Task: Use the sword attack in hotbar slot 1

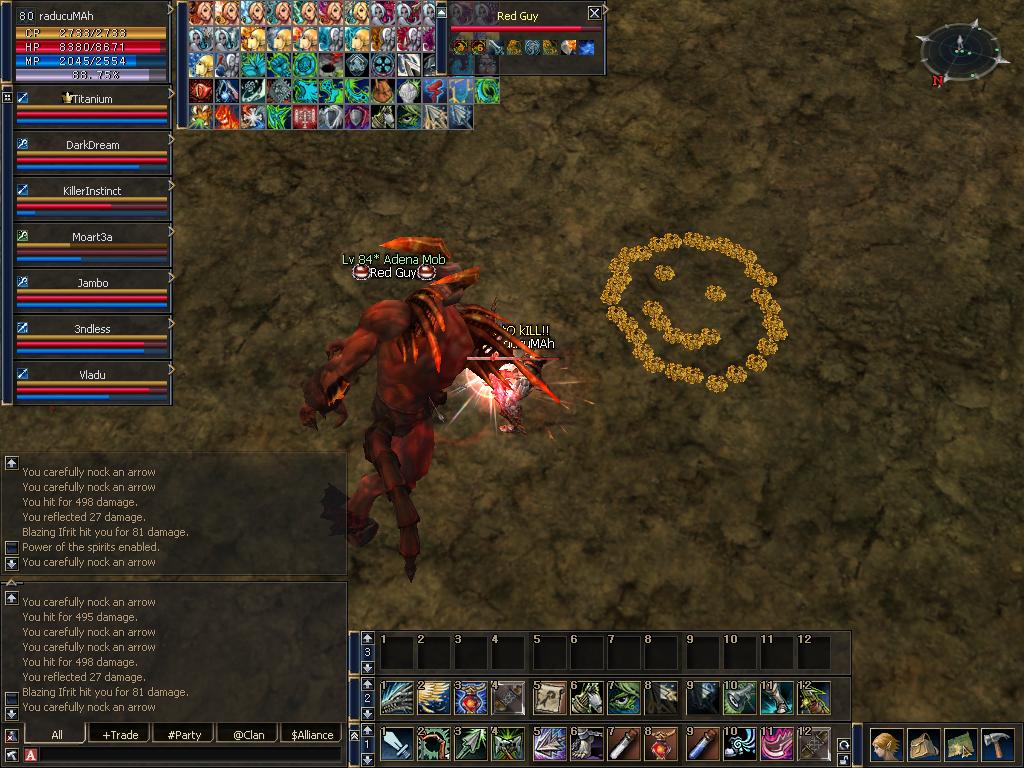Action: pos(397,745)
